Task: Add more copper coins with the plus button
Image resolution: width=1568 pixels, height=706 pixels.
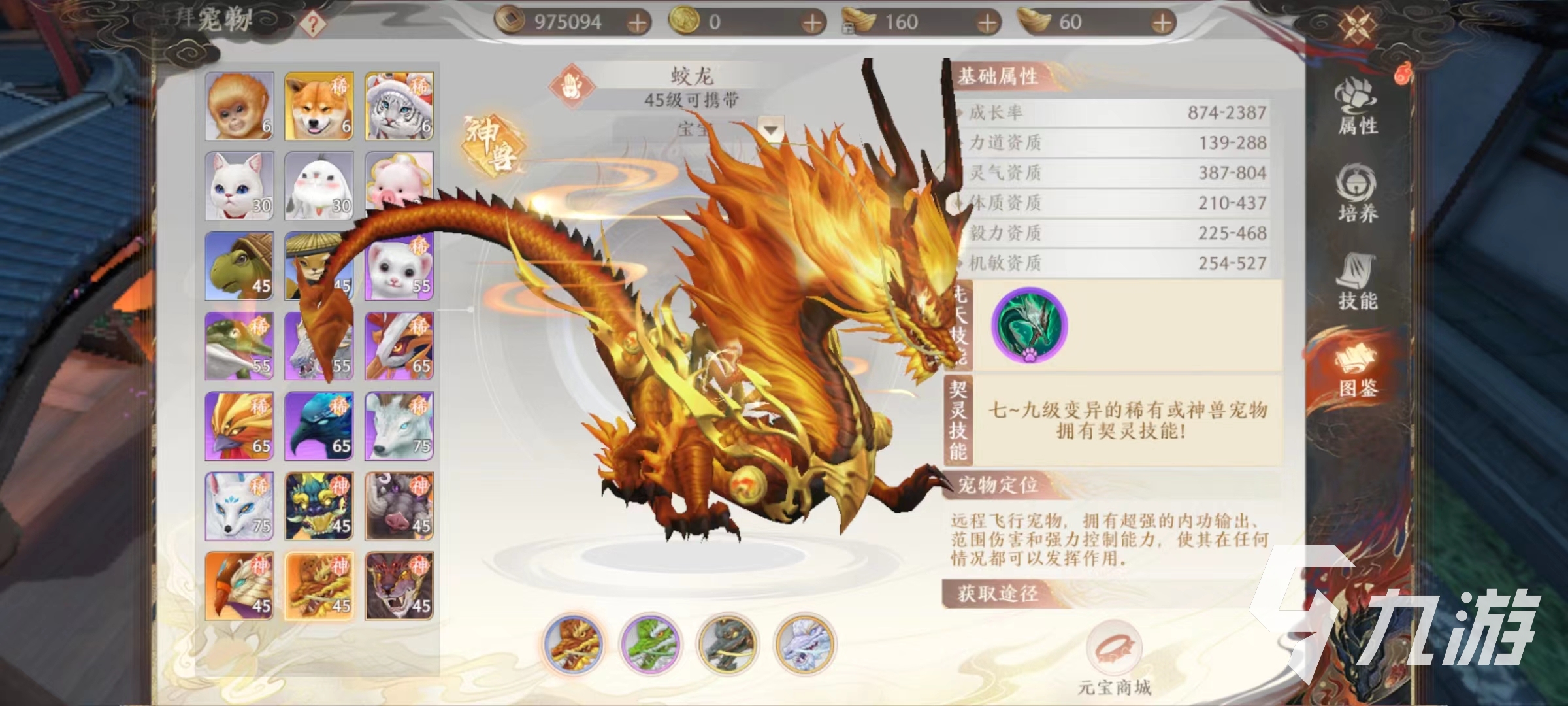Action: [636, 24]
